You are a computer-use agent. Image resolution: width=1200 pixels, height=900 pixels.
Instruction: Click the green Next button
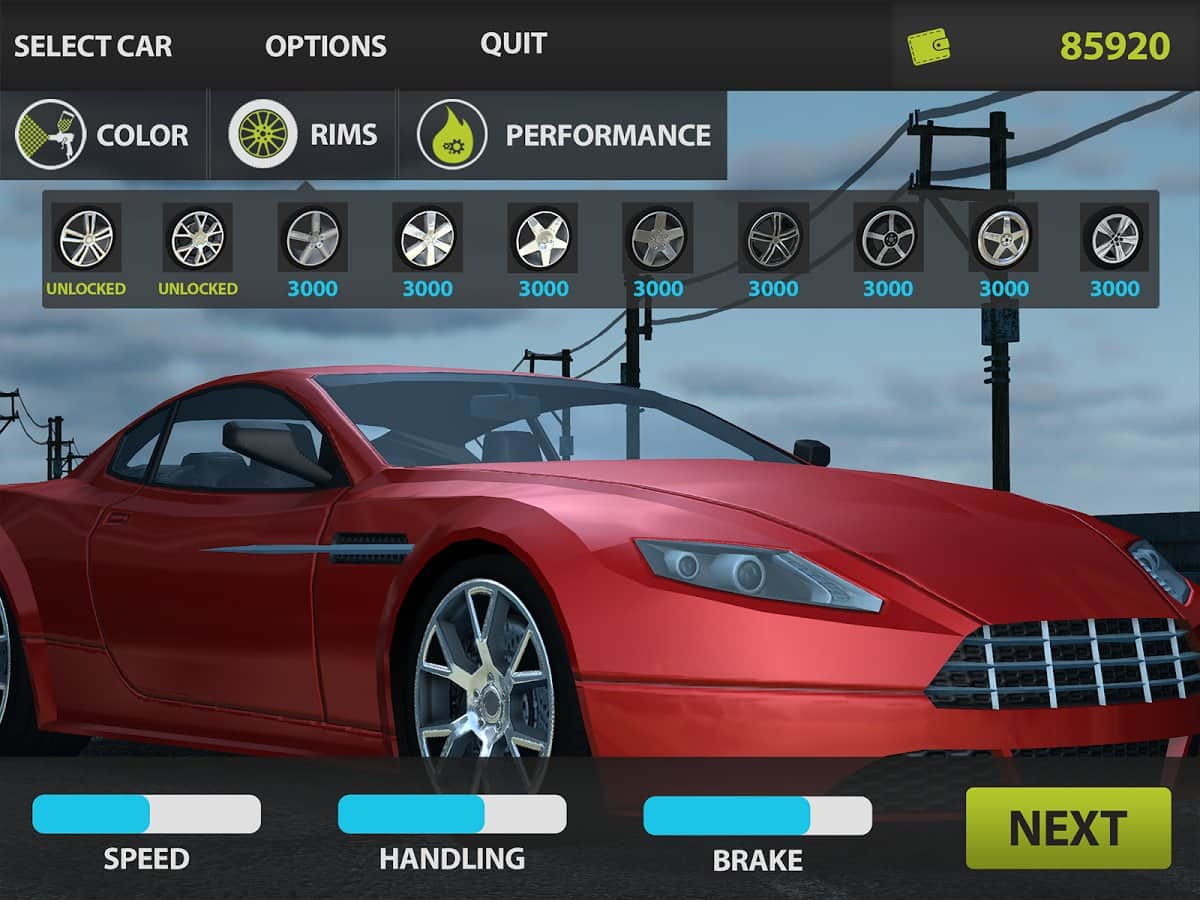coord(1067,828)
